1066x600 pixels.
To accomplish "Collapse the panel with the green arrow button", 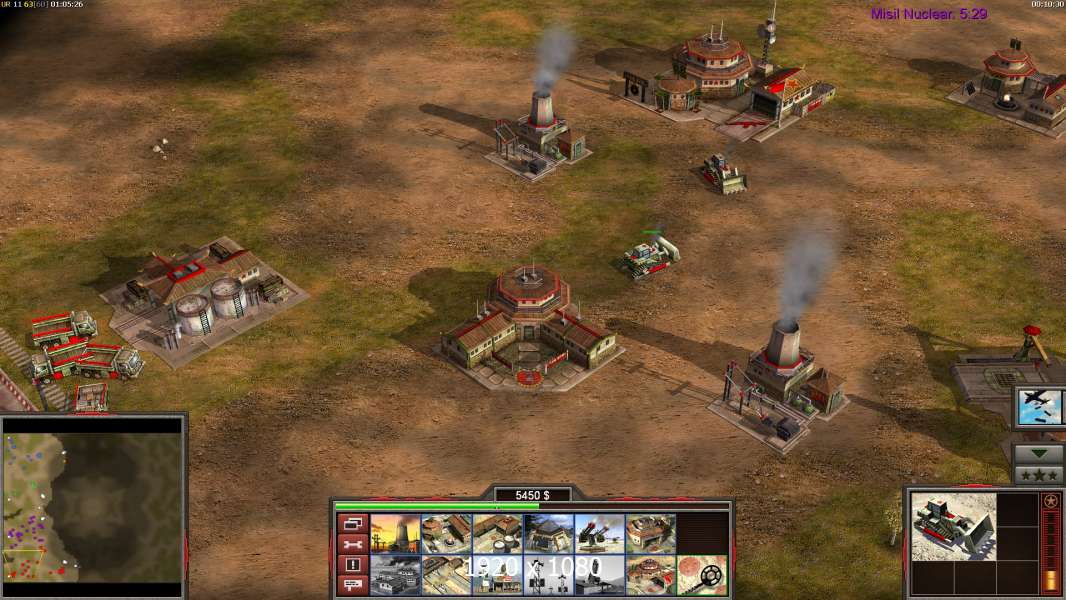I will pos(1038,453).
